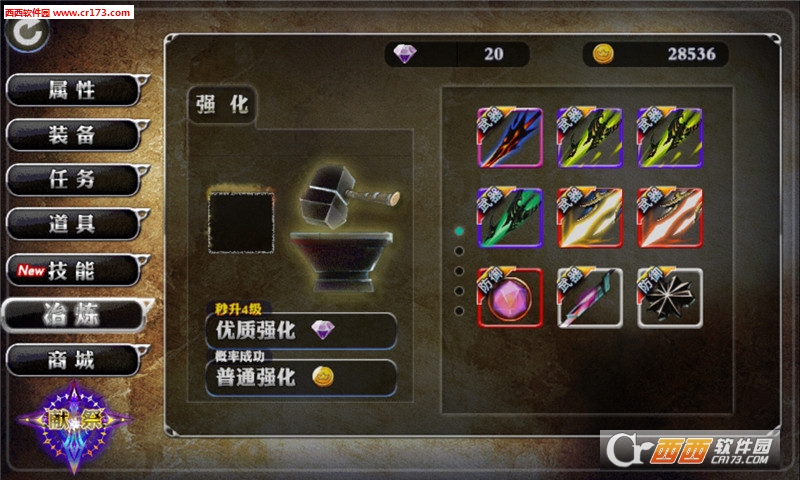Choose the teal and pink dagger slot
This screenshot has width=800, height=480.
[x=590, y=298]
